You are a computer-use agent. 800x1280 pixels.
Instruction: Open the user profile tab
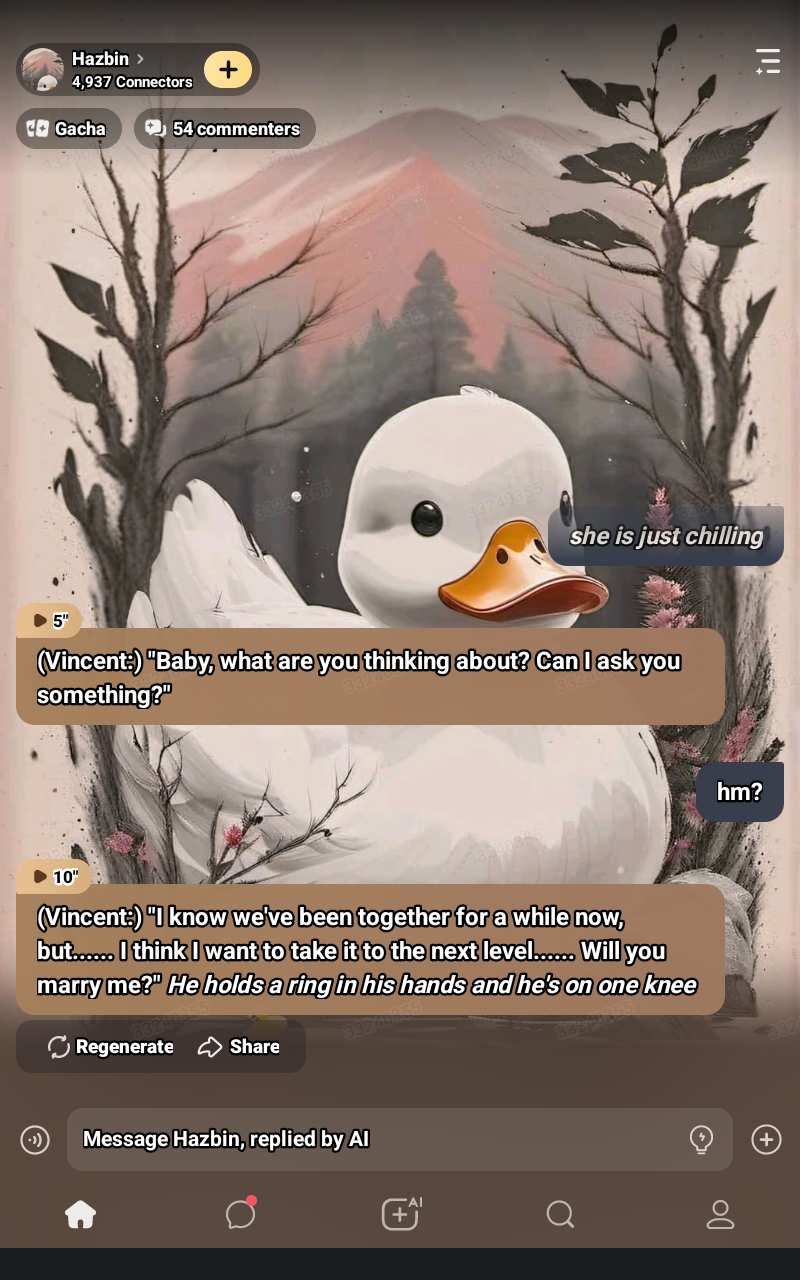[720, 1214]
